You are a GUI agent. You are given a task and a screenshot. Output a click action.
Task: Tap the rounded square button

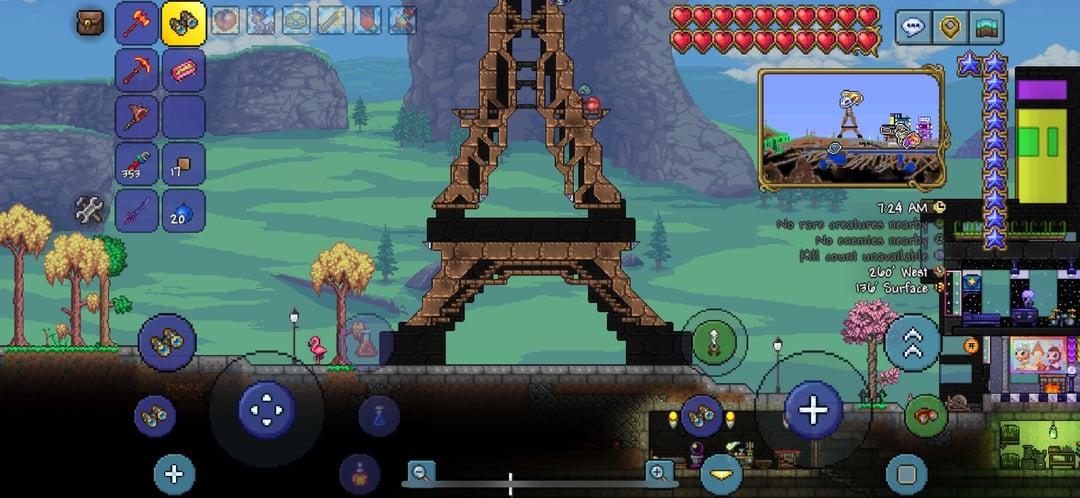(x=907, y=473)
